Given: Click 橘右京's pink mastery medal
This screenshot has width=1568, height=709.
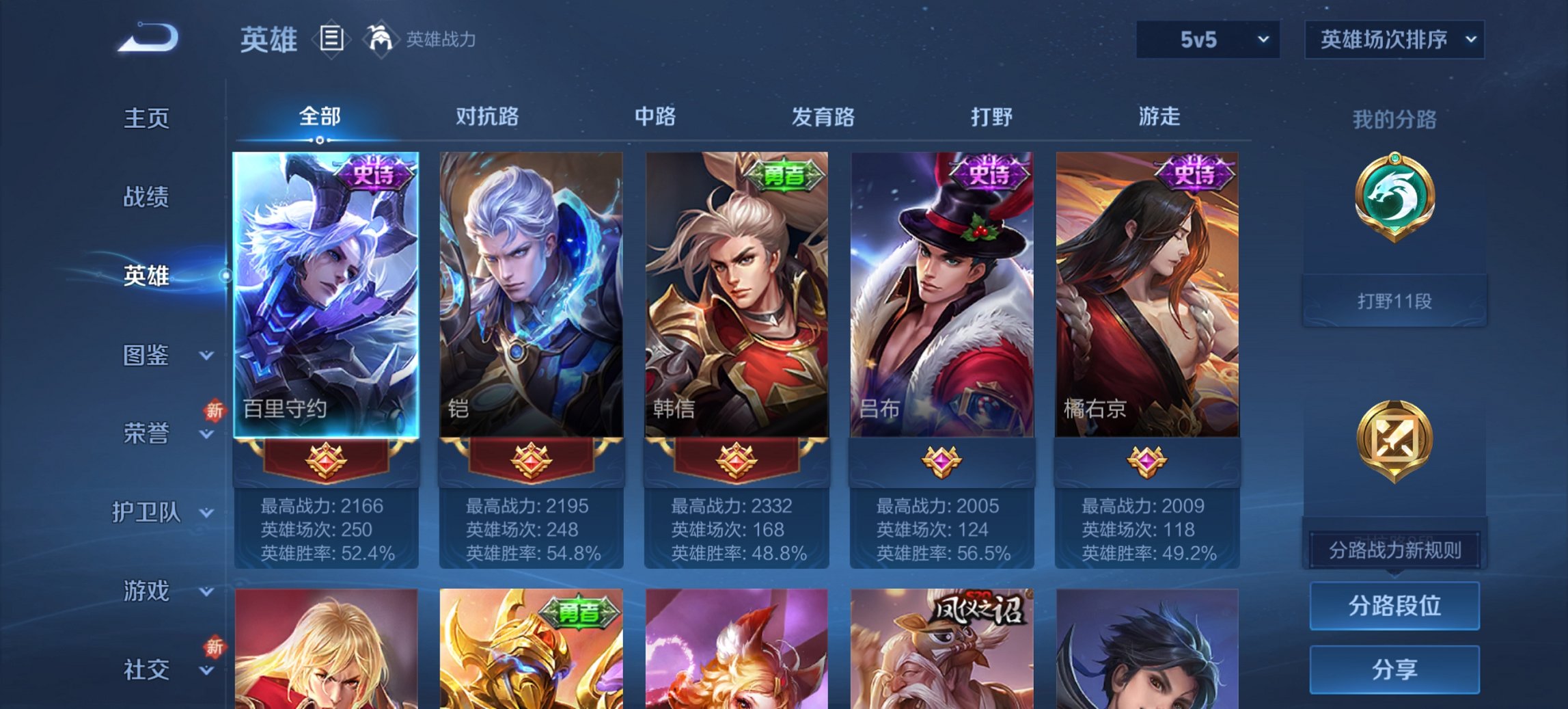Looking at the screenshot, I should tap(1147, 461).
